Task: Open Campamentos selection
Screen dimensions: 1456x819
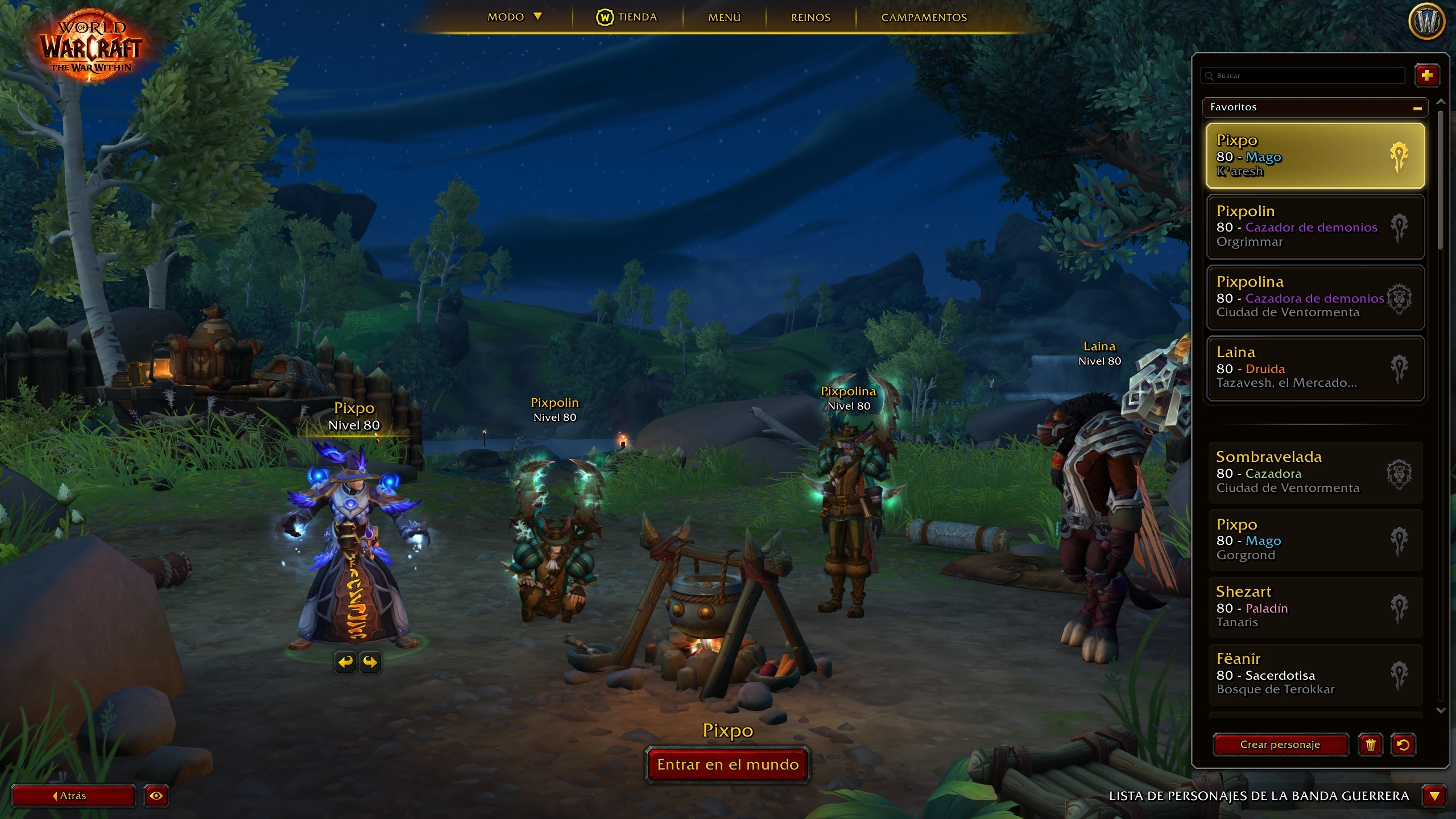Action: pos(924,17)
